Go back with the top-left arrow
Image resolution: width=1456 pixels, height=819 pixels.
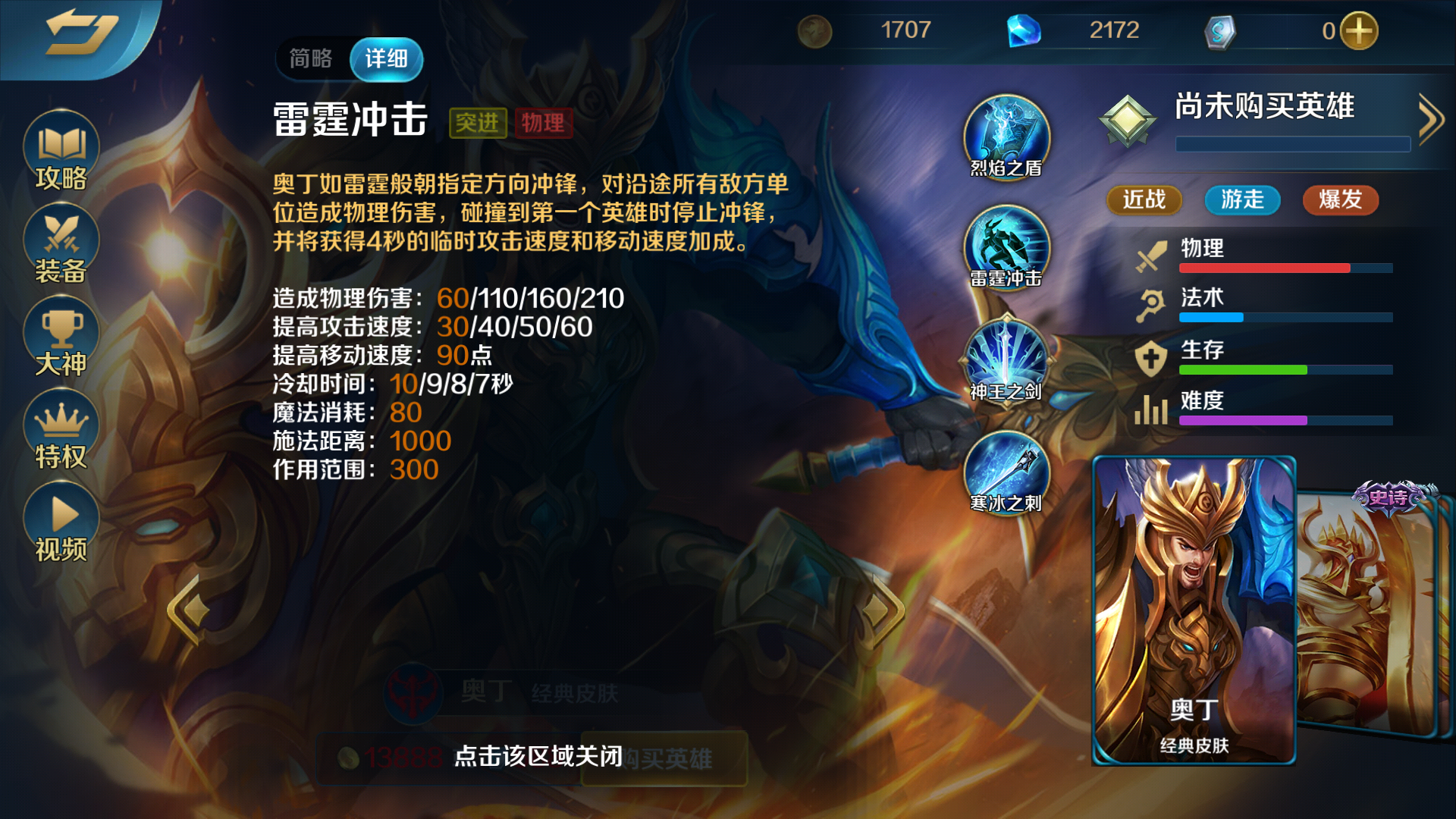pyautogui.click(x=80, y=34)
